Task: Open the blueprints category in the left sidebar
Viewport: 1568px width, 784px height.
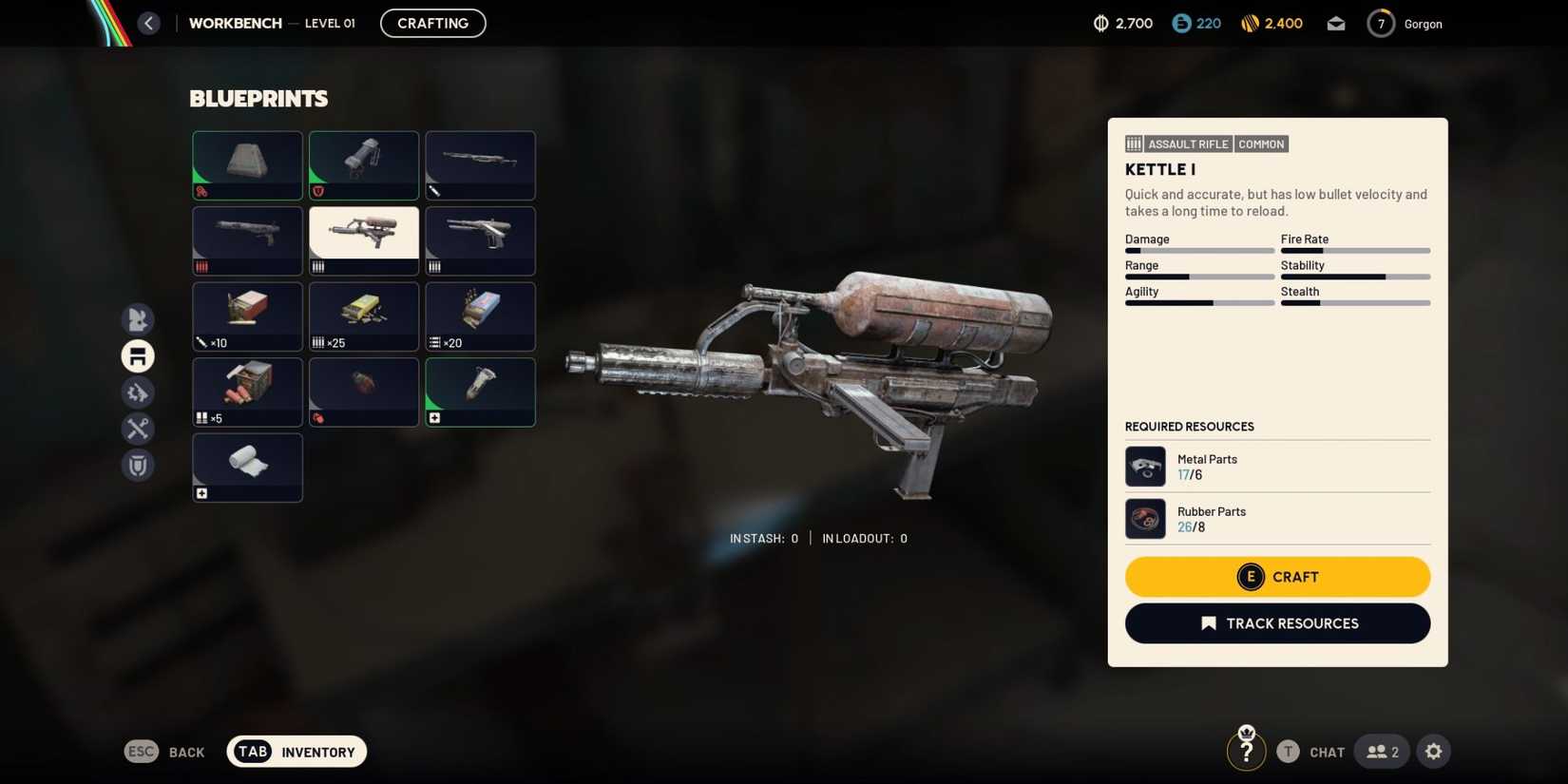Action: pyautogui.click(x=137, y=355)
